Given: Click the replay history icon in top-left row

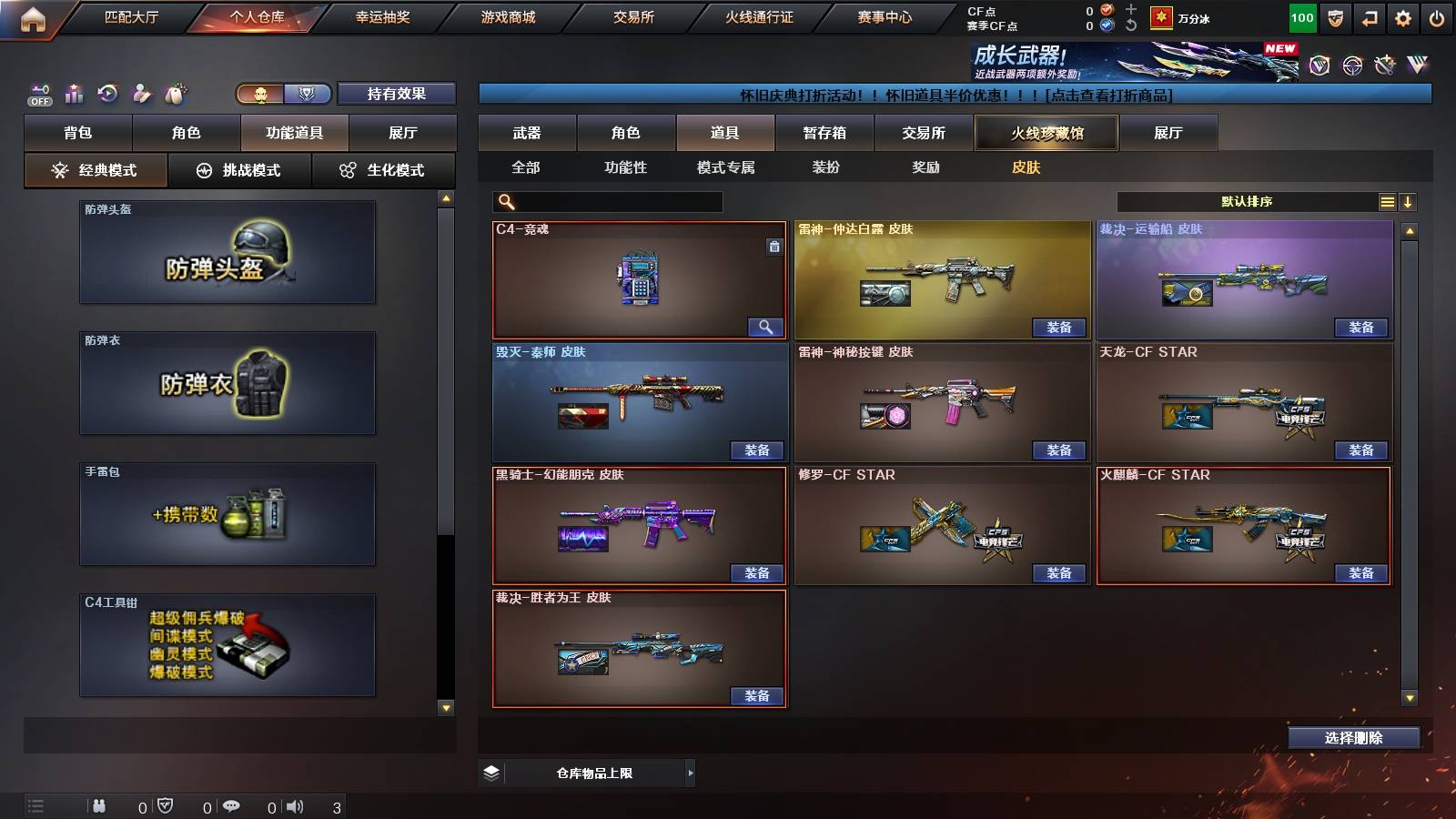Looking at the screenshot, I should pos(107,91).
